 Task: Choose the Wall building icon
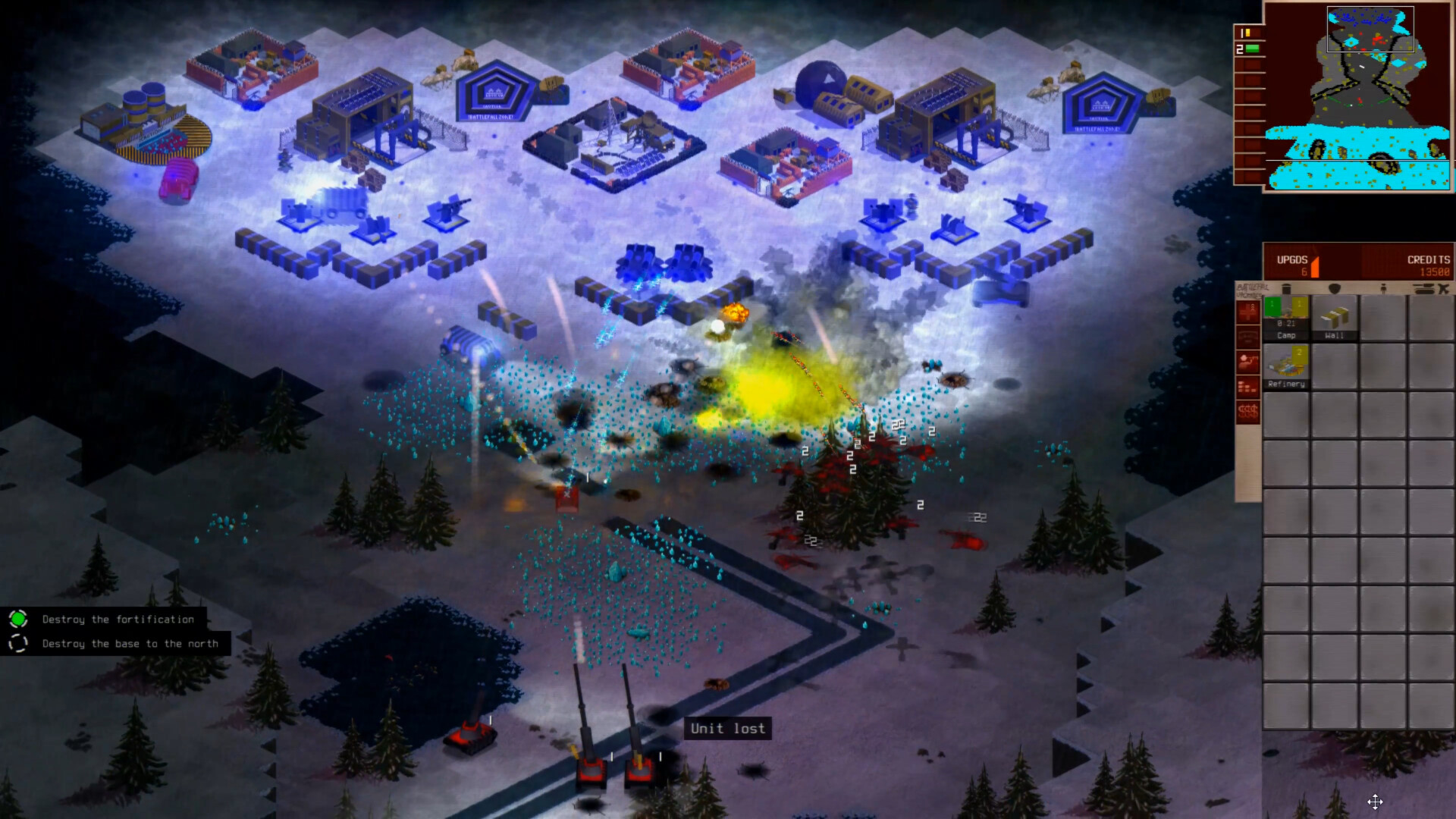[x=1335, y=318]
